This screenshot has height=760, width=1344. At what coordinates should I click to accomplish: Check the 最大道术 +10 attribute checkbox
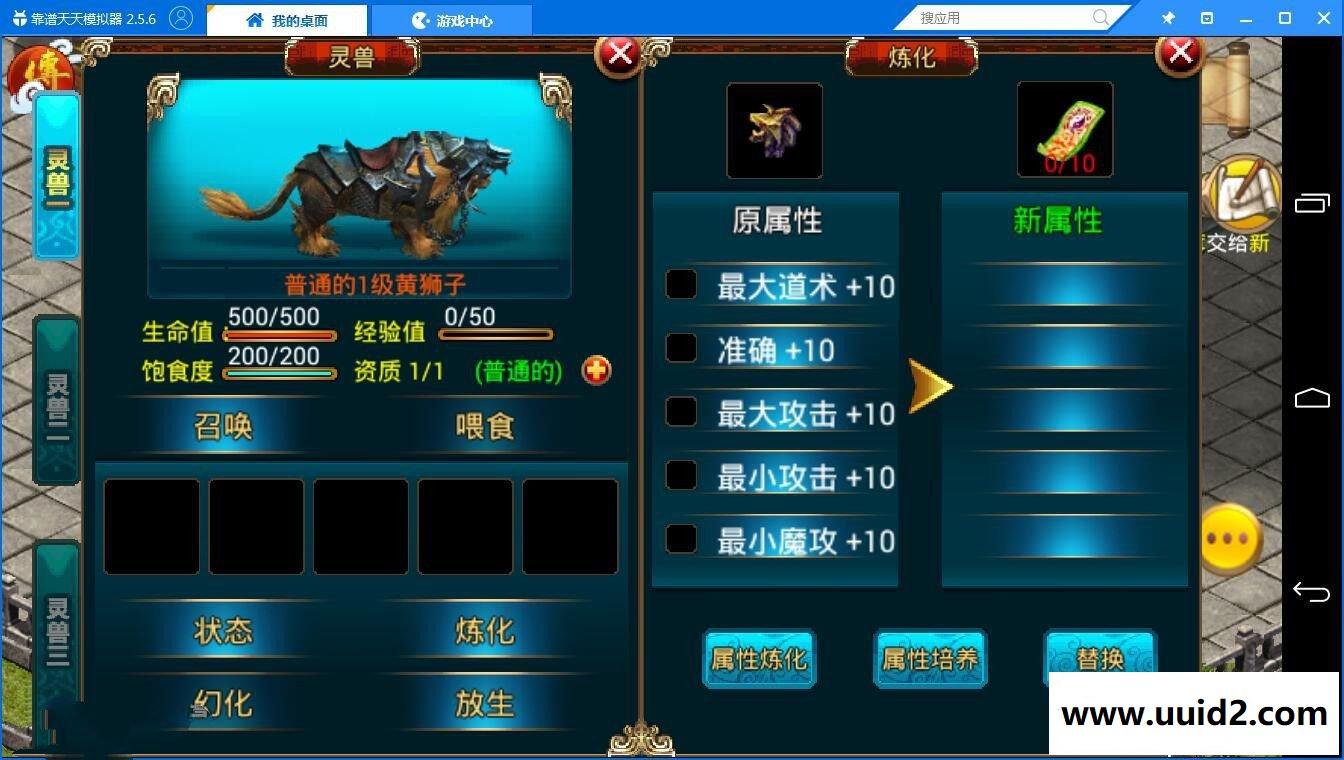click(681, 284)
